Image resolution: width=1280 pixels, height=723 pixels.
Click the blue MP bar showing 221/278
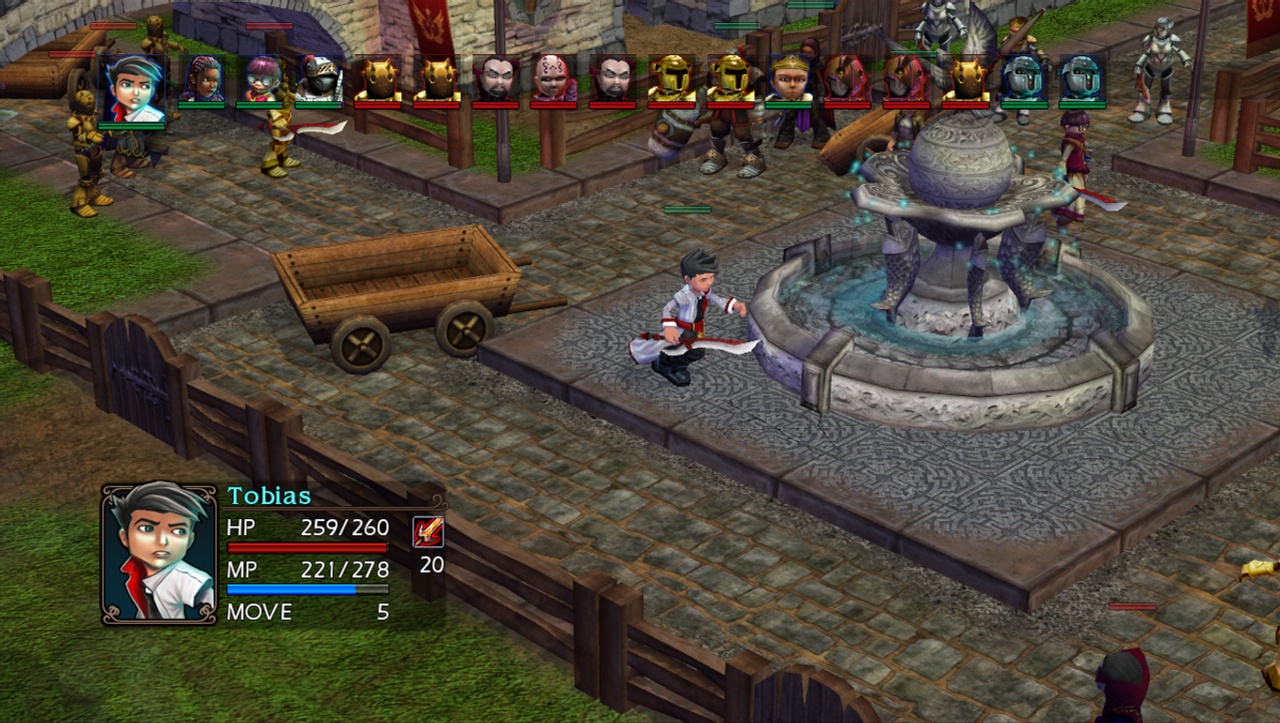[310, 588]
